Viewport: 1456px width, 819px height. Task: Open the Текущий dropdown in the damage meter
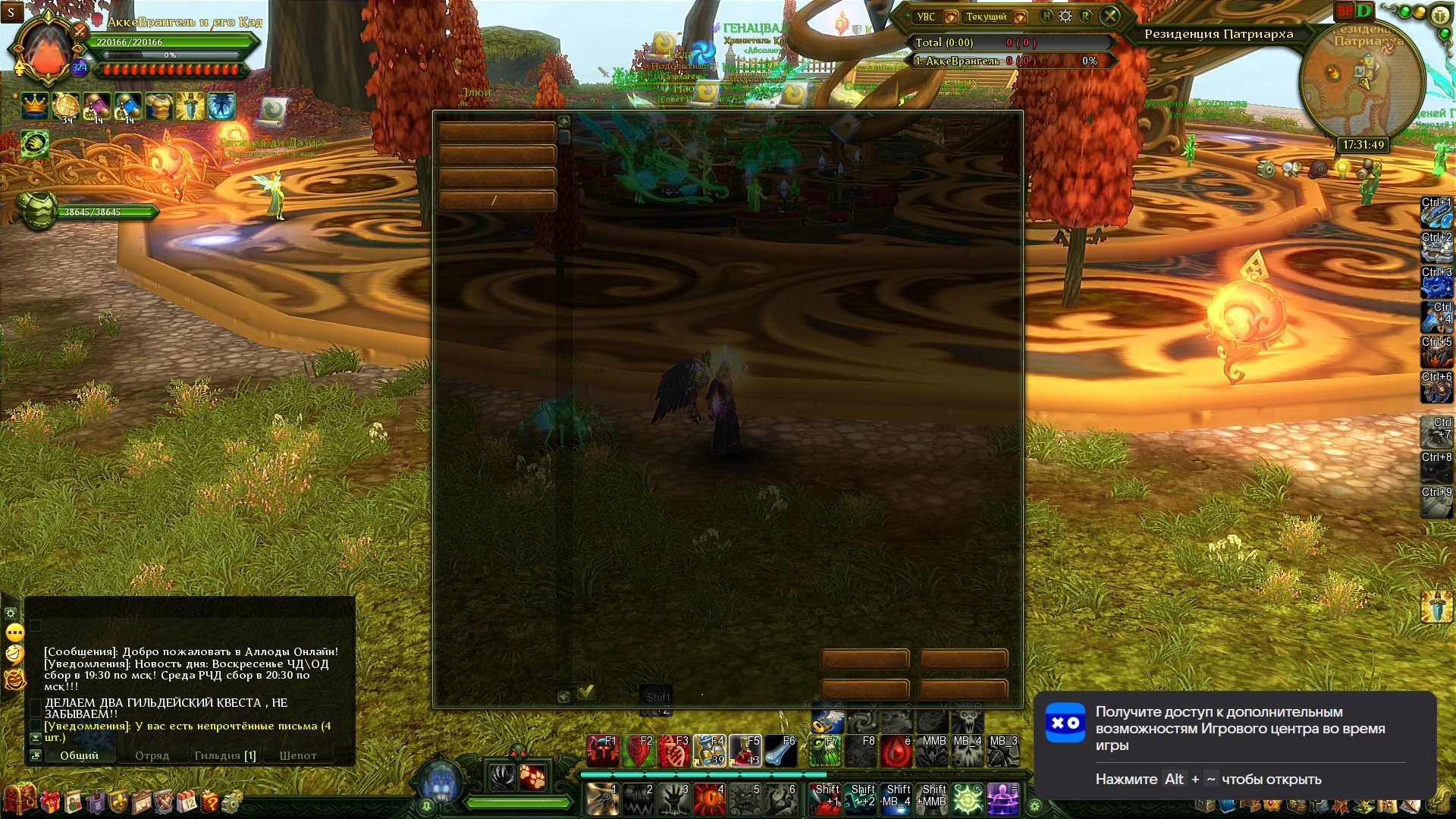(1020, 17)
